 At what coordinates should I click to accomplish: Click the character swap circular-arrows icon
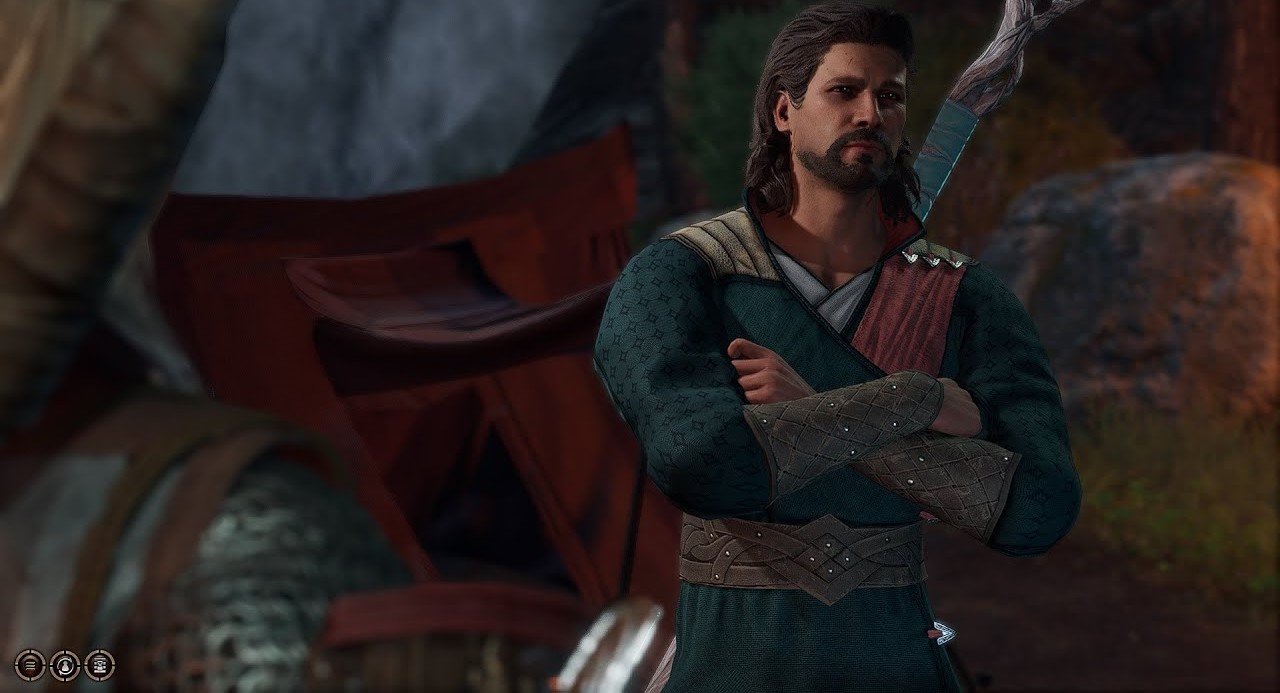[x=65, y=665]
